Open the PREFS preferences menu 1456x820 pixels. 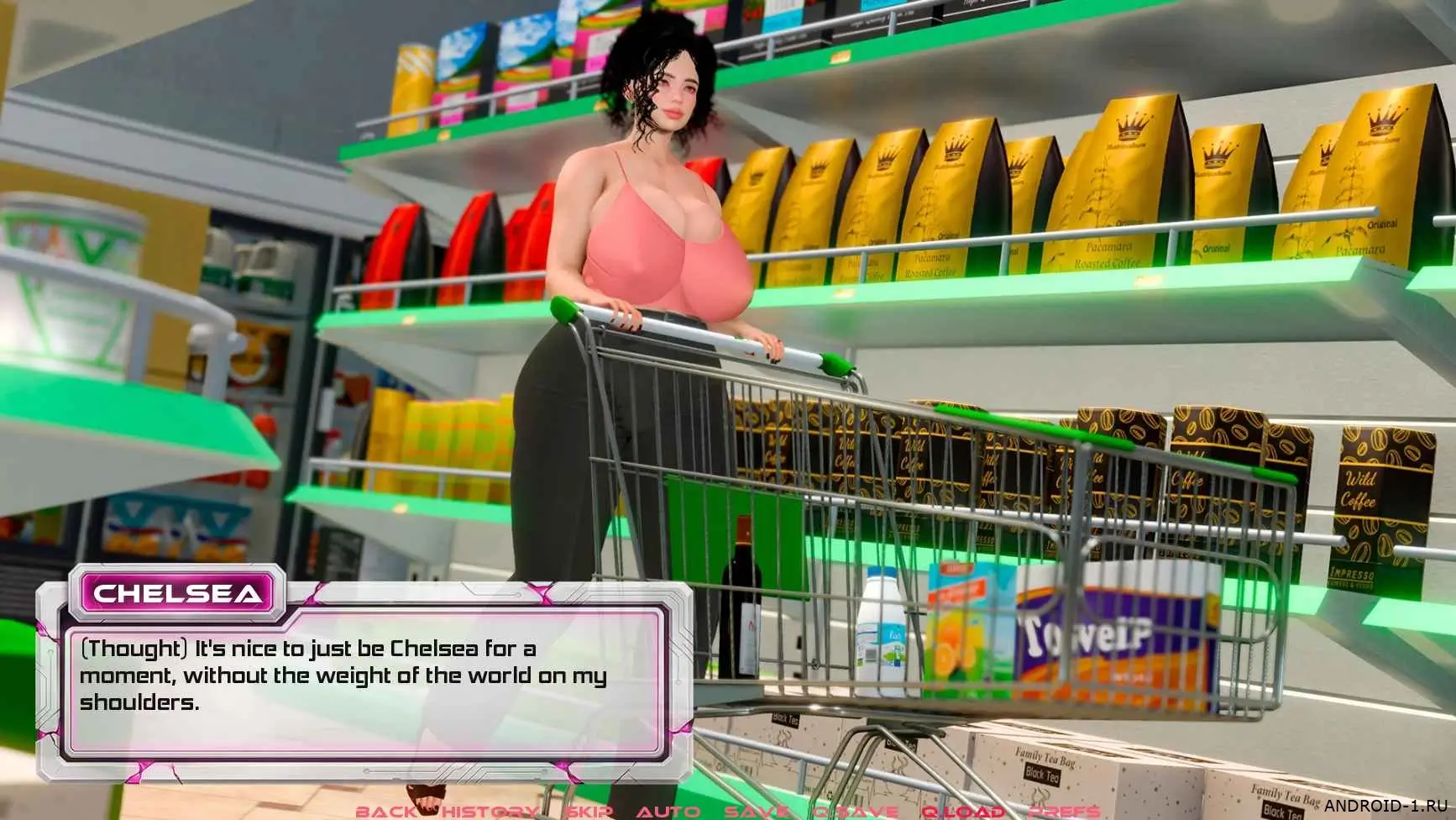point(1064,812)
